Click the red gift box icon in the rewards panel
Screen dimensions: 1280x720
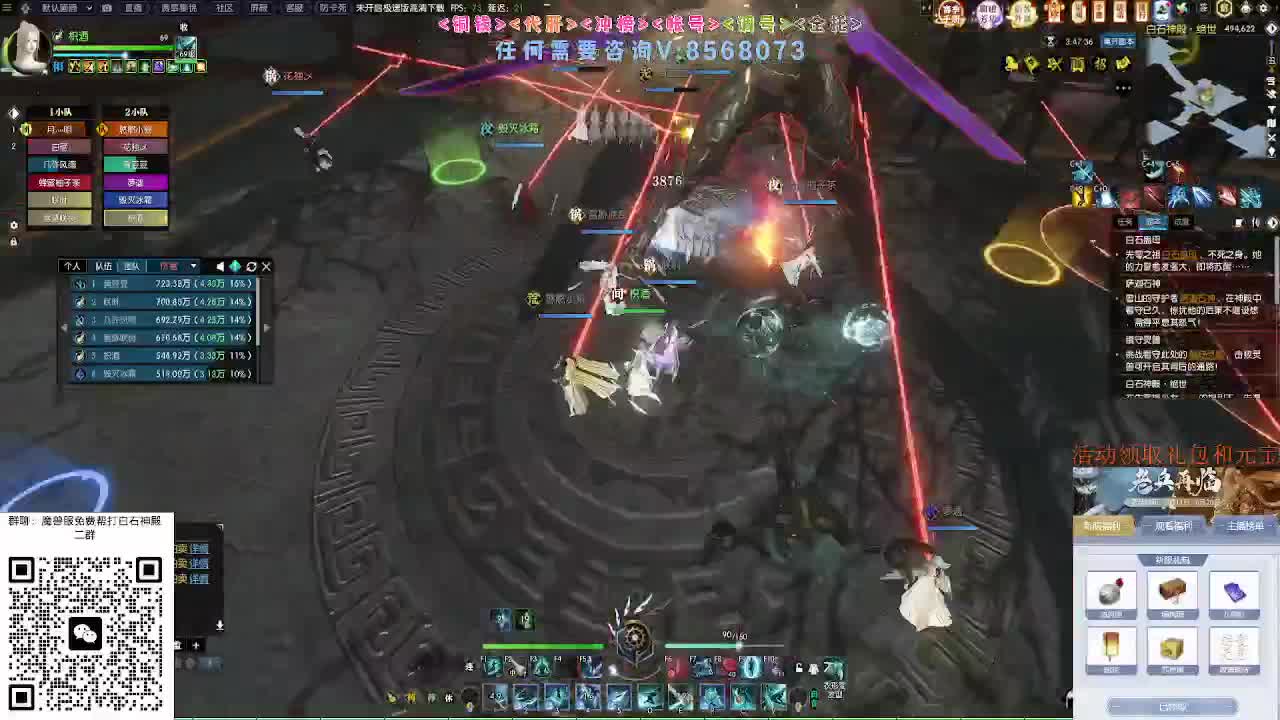pos(1111,590)
